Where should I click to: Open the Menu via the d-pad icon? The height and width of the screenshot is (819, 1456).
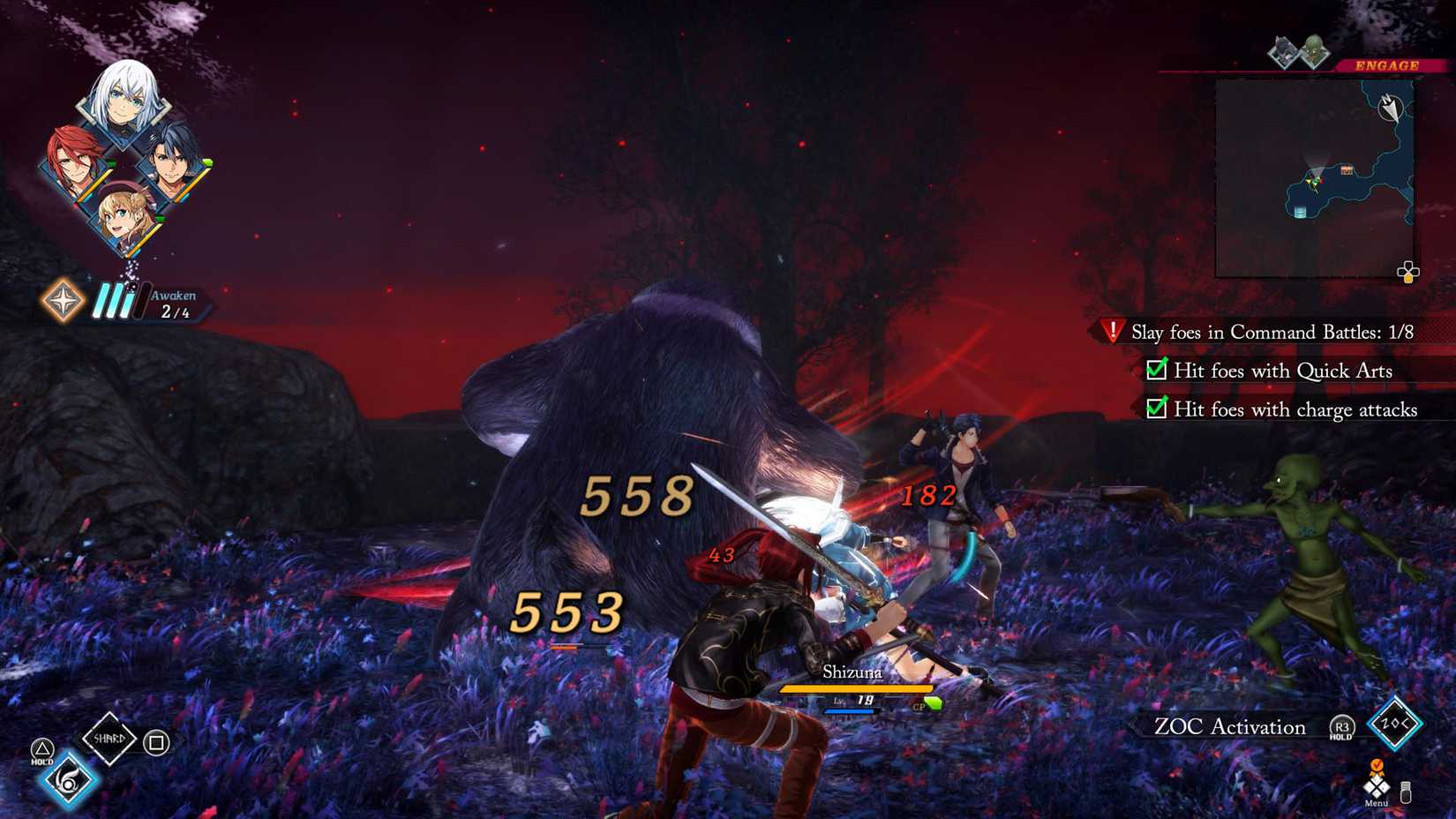click(x=1377, y=786)
